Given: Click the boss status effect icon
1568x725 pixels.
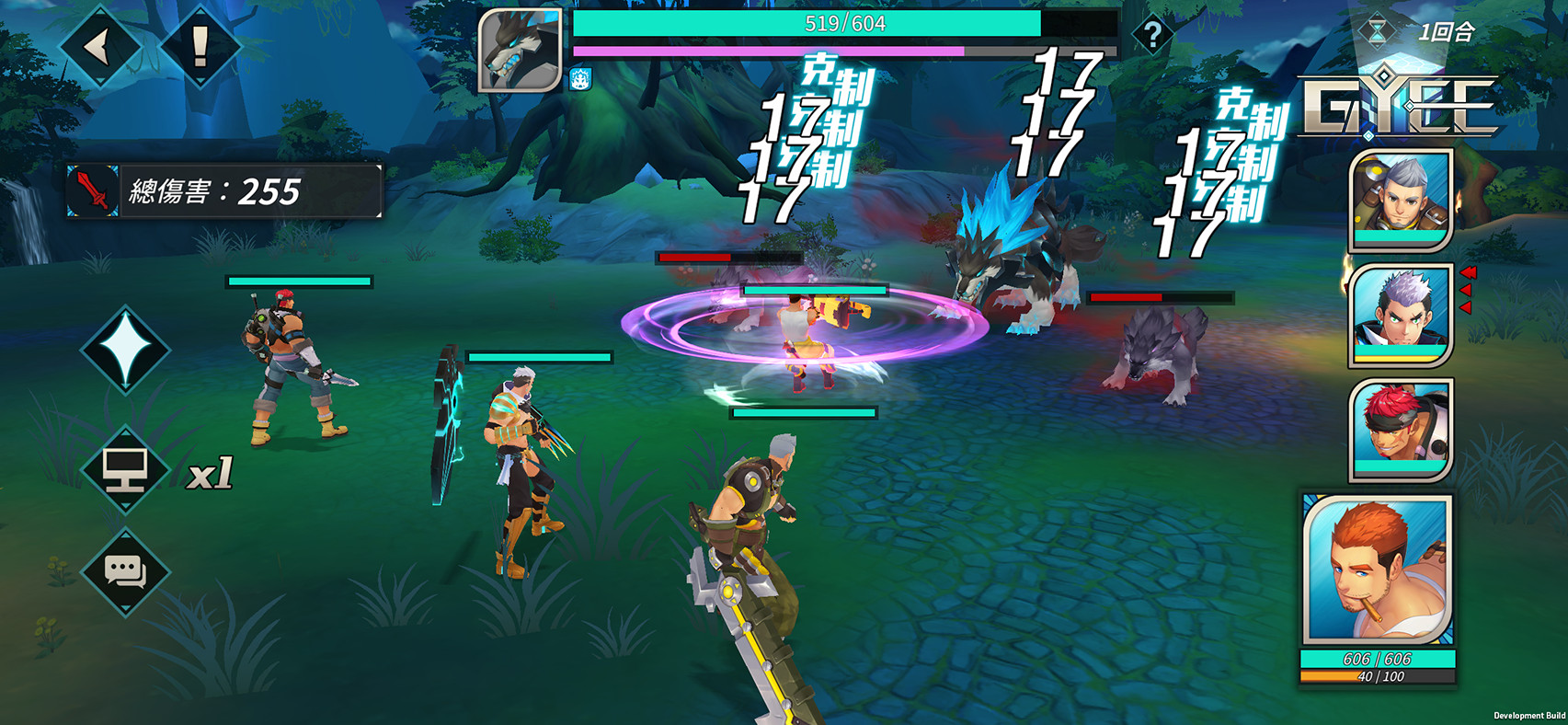Looking at the screenshot, I should point(580,80).
